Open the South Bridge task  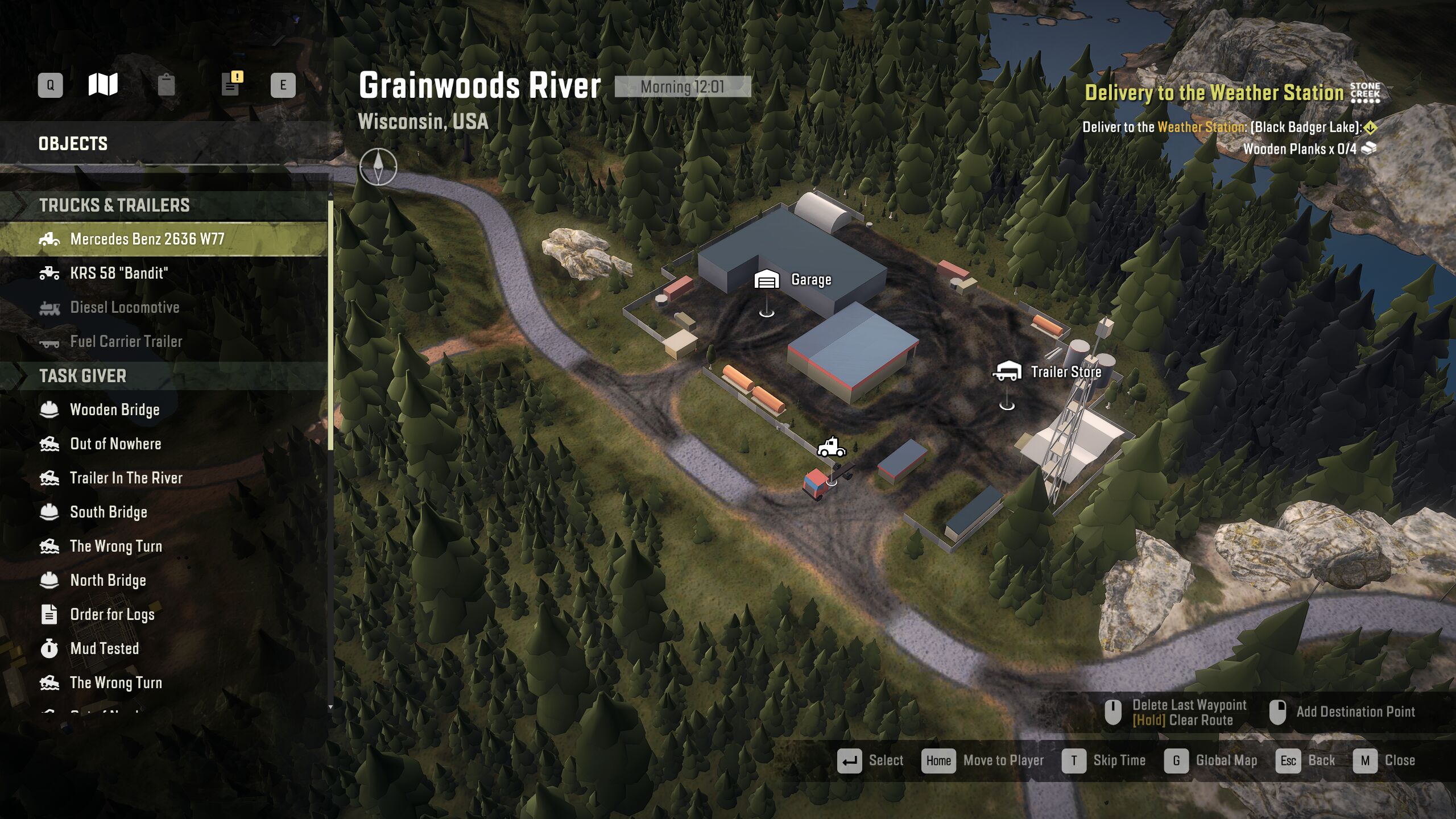[x=108, y=512]
